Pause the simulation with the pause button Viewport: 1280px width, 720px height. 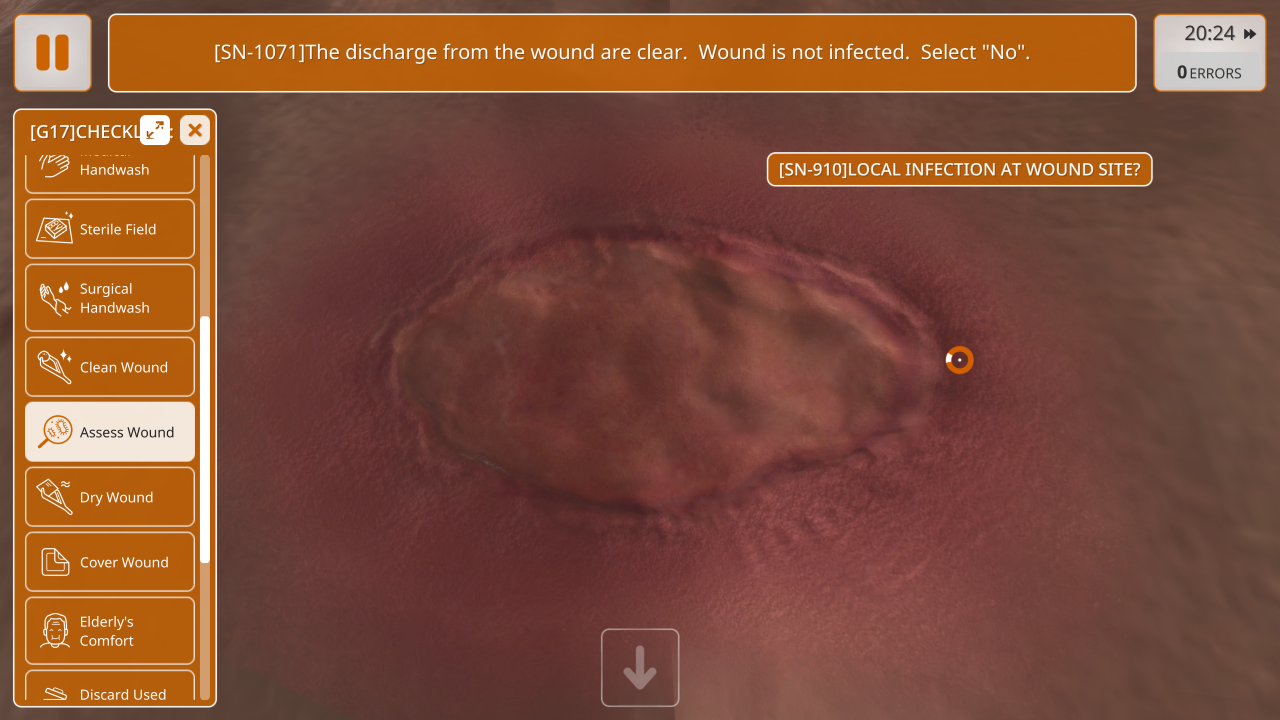53,53
